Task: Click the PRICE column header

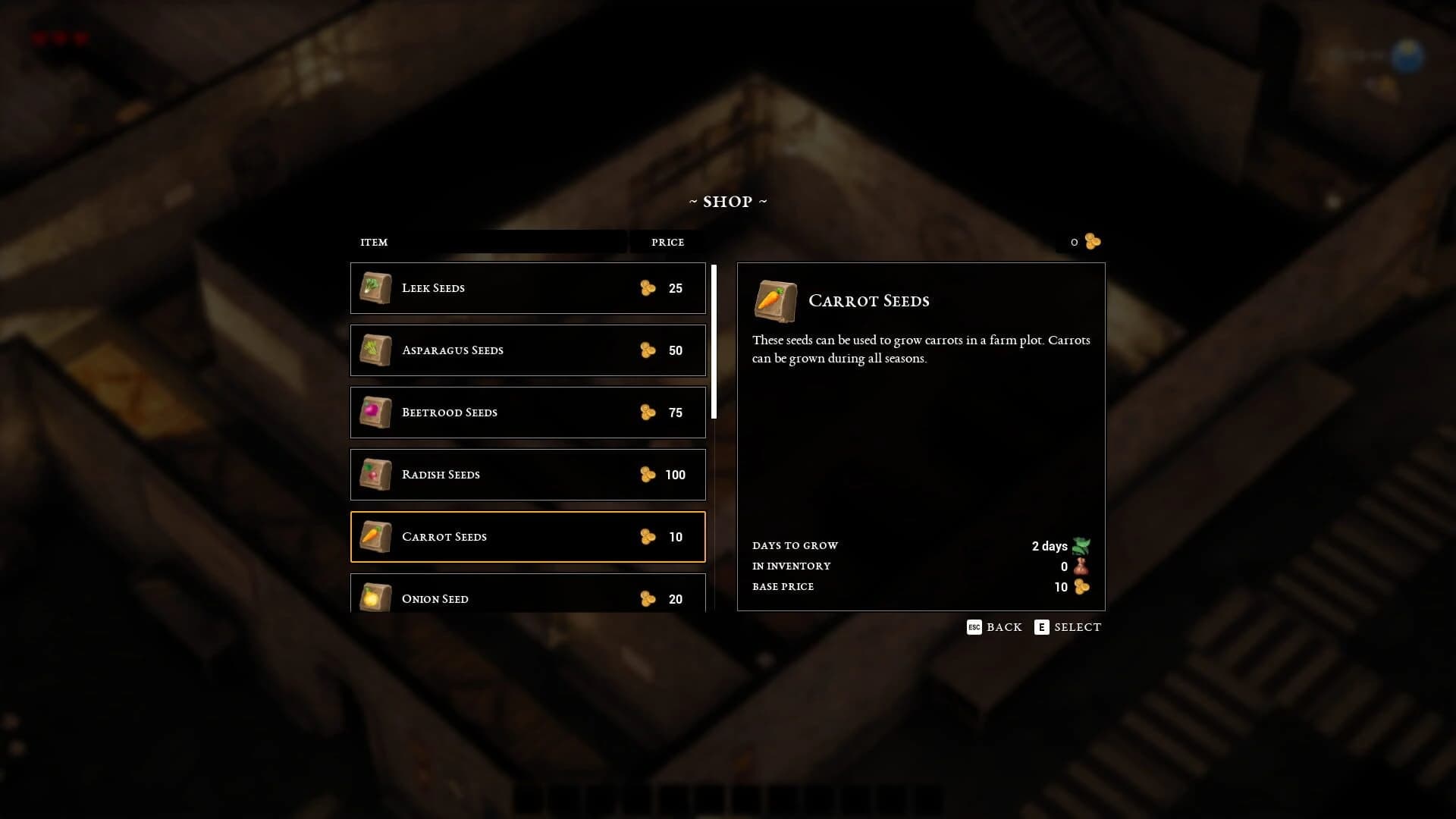Action: pos(668,242)
